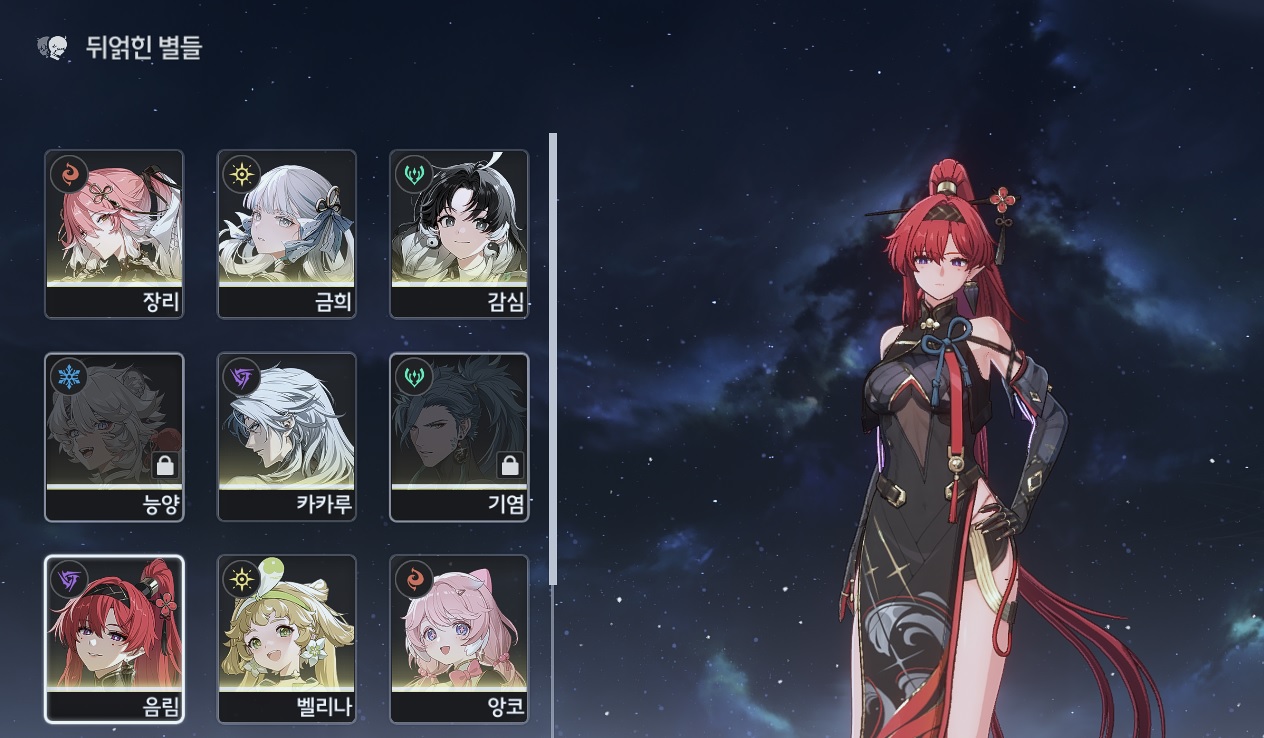The width and height of the screenshot is (1264, 738).
Task: Select the locked 능양 character card
Action: pos(114,437)
